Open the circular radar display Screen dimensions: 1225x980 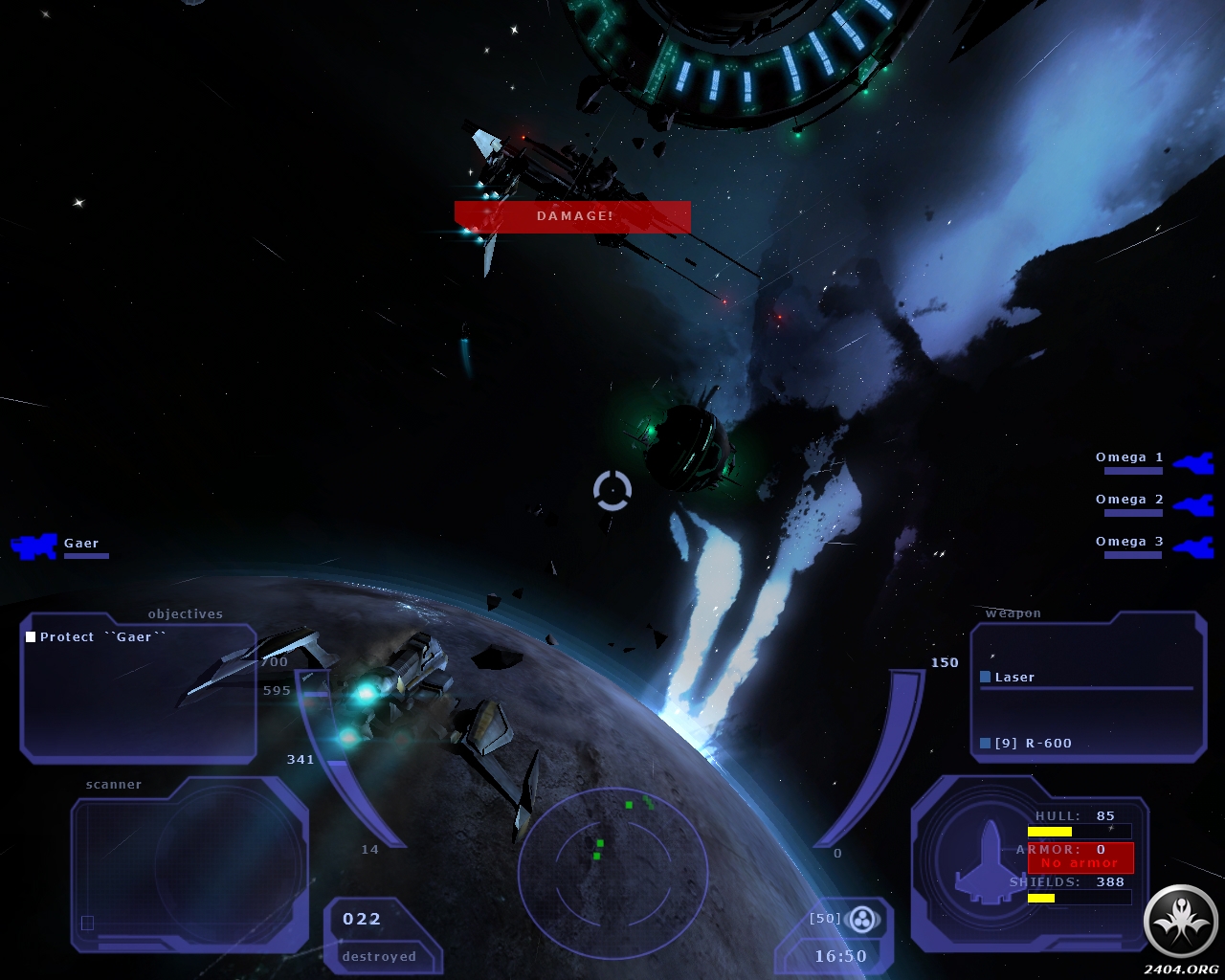[x=612, y=869]
